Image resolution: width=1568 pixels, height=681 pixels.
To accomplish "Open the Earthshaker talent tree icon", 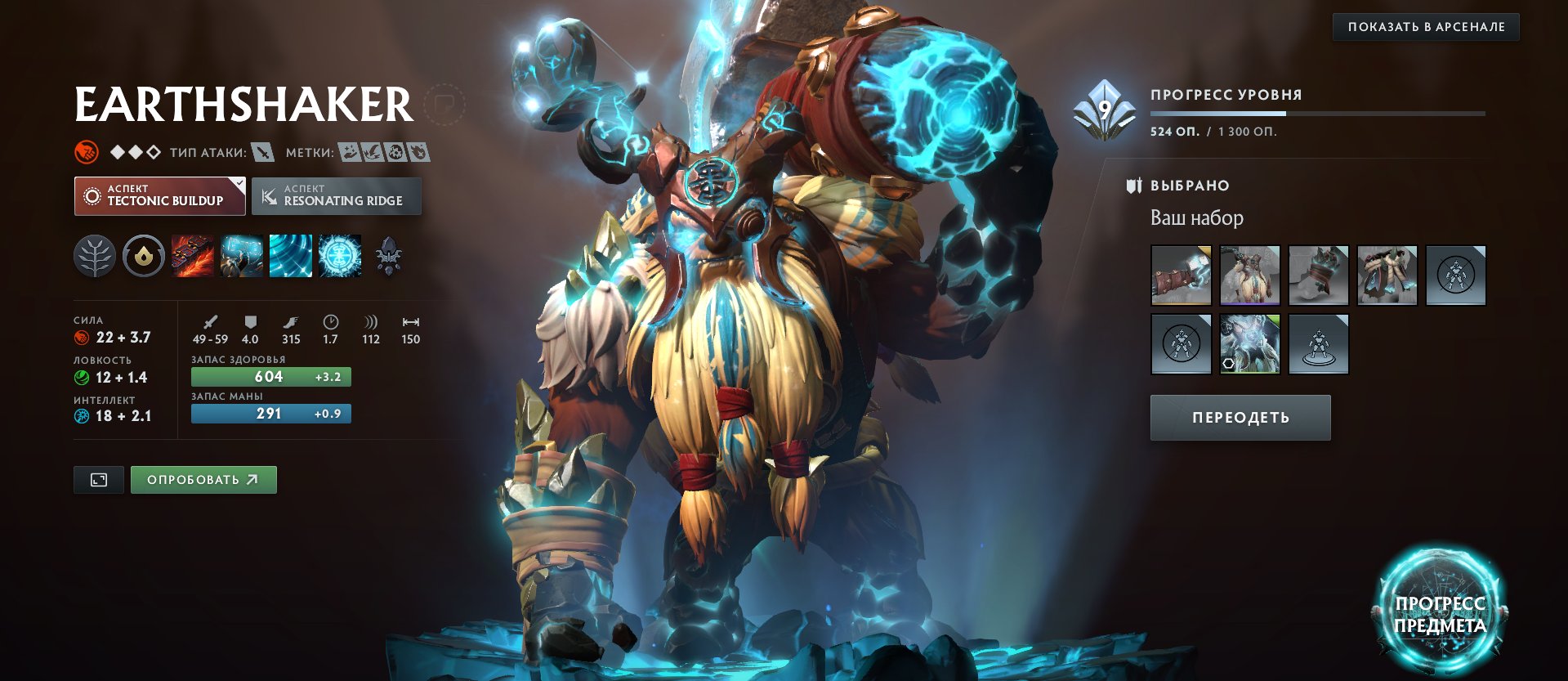I will coord(96,256).
